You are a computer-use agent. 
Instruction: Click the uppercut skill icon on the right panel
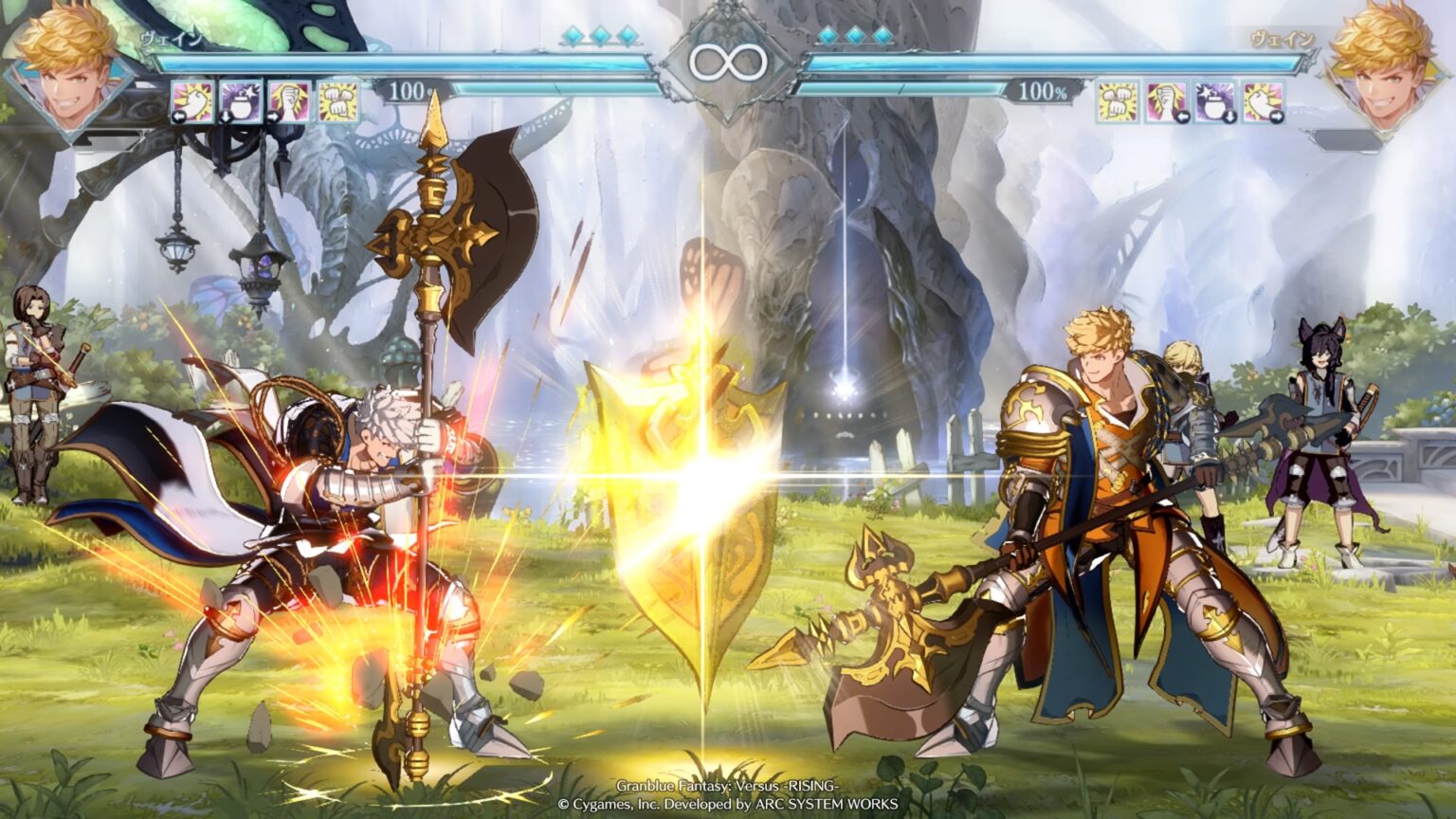1168,101
